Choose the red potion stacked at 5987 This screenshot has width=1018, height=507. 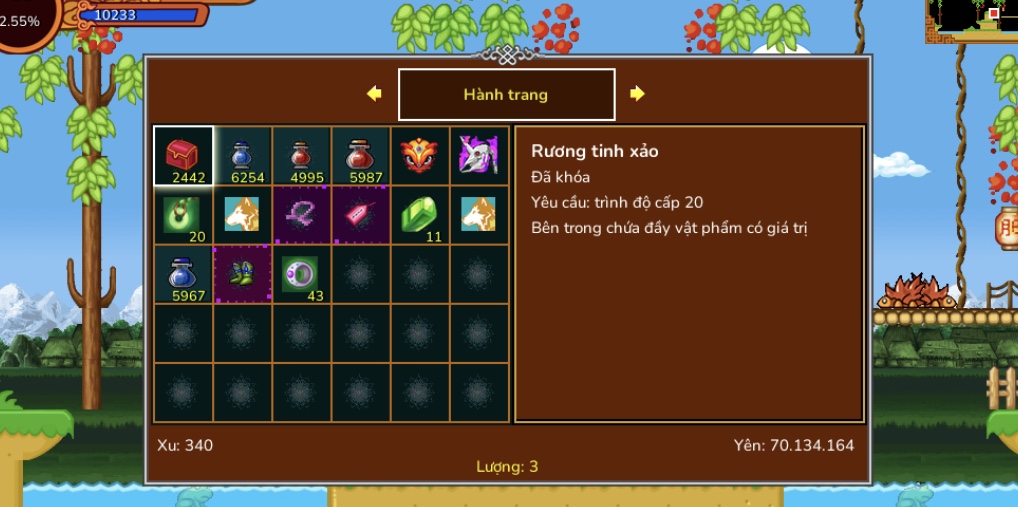click(360, 156)
